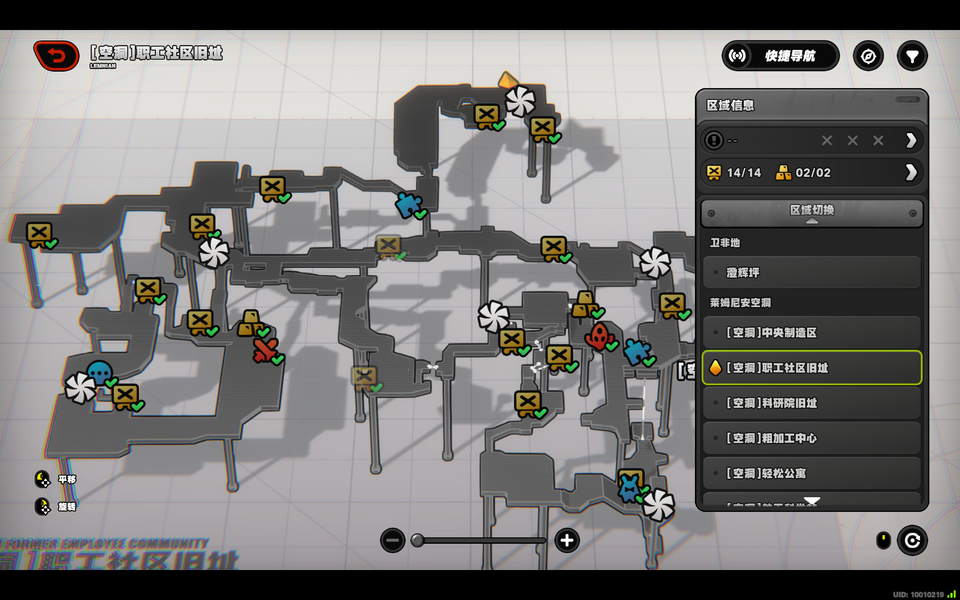Collapse the 区域切换 area switch header
Image resolution: width=960 pixels, height=600 pixels.
coord(811,212)
